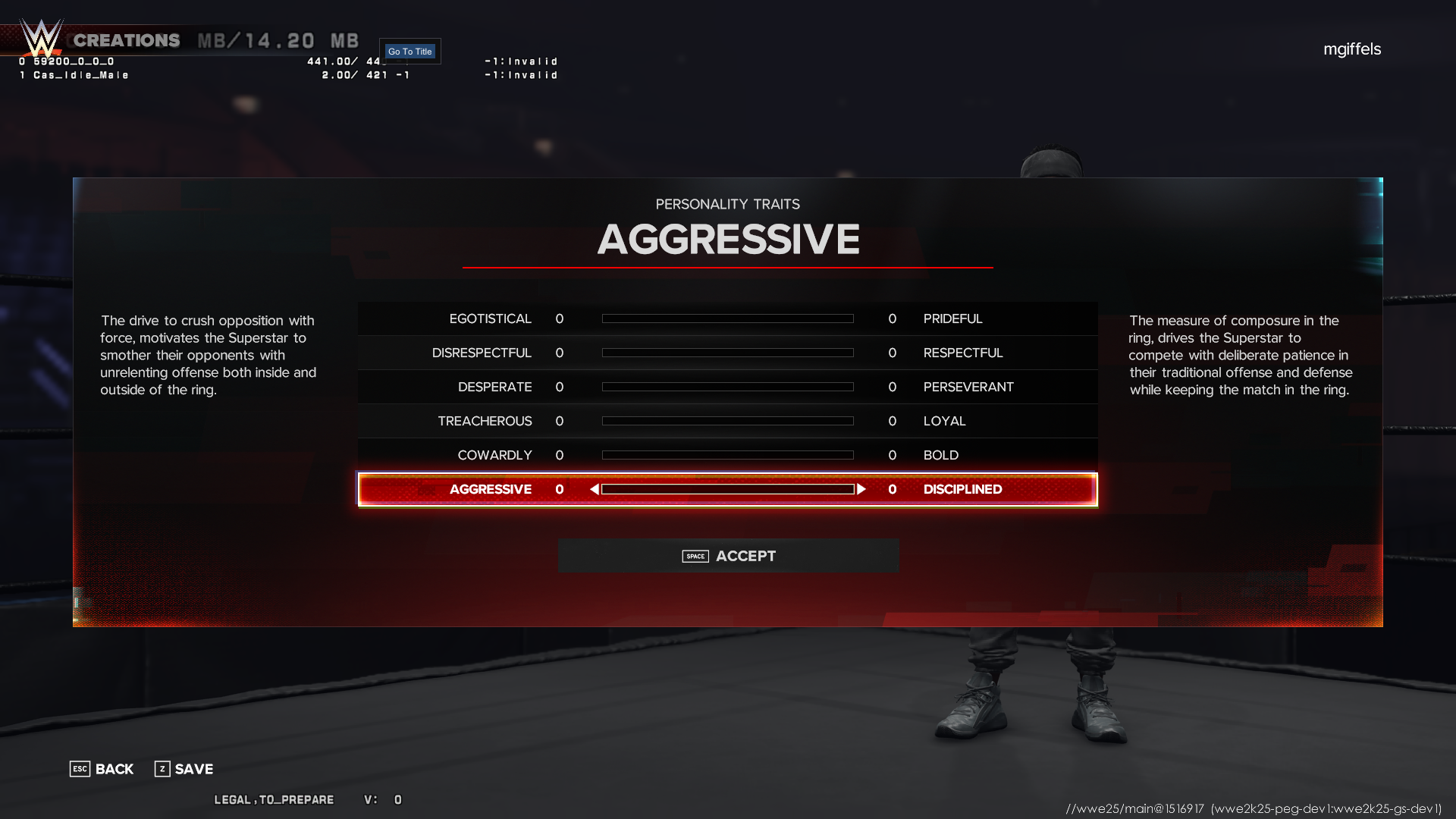Click the Z key icon beside Save
This screenshot has width=1456, height=819.
pyautogui.click(x=162, y=769)
